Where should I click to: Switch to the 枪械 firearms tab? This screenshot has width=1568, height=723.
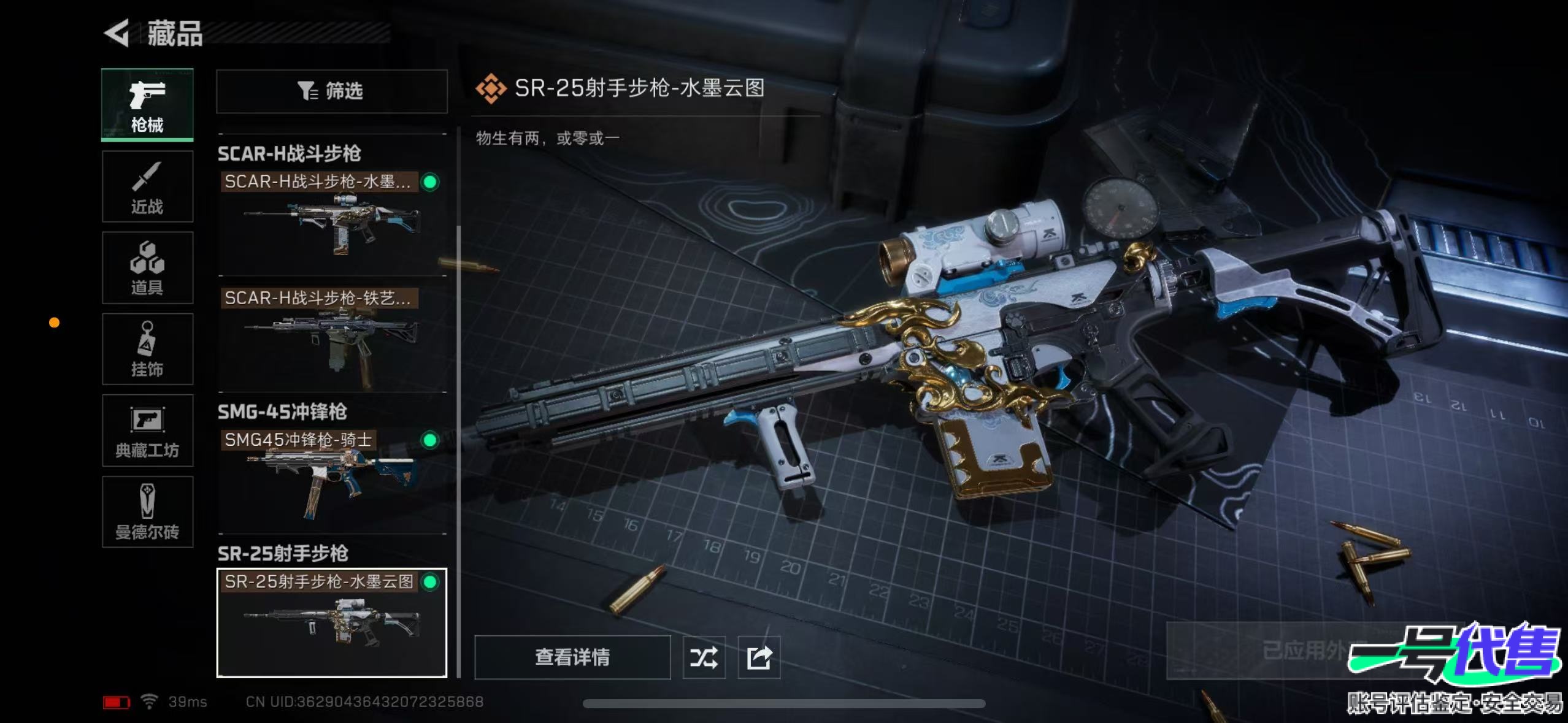(147, 105)
